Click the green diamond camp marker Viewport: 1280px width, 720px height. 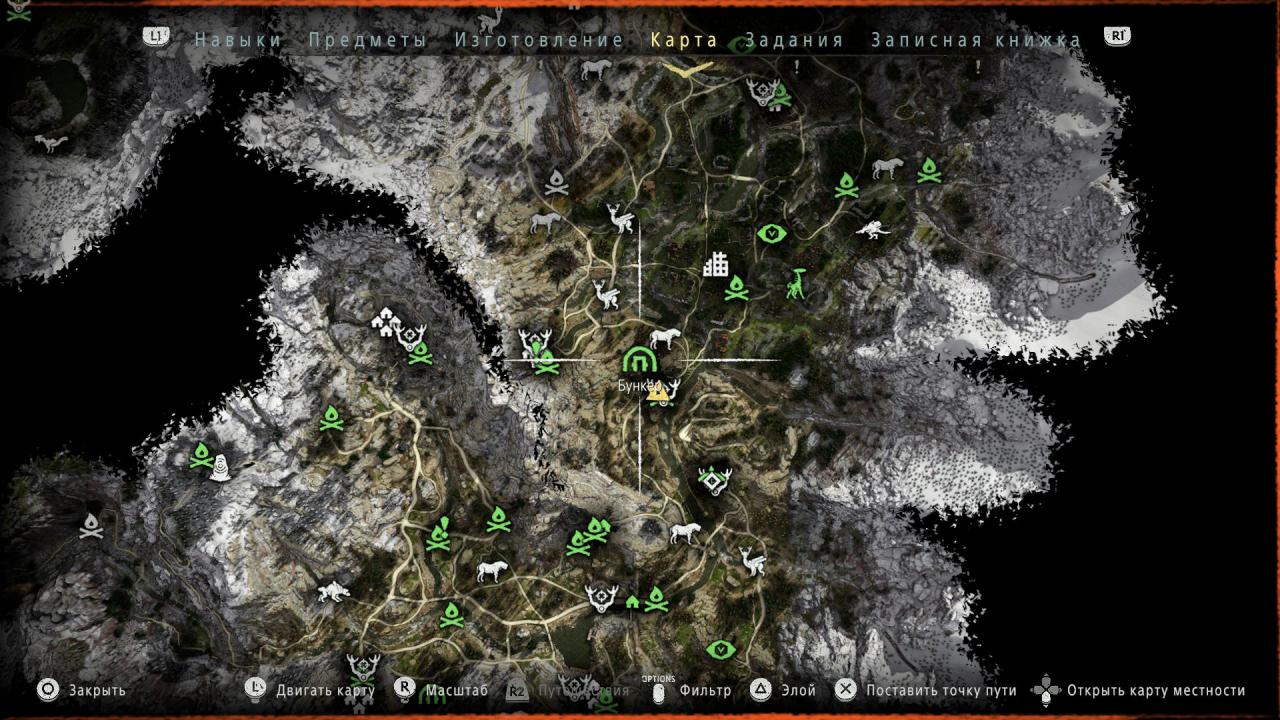[x=713, y=482]
